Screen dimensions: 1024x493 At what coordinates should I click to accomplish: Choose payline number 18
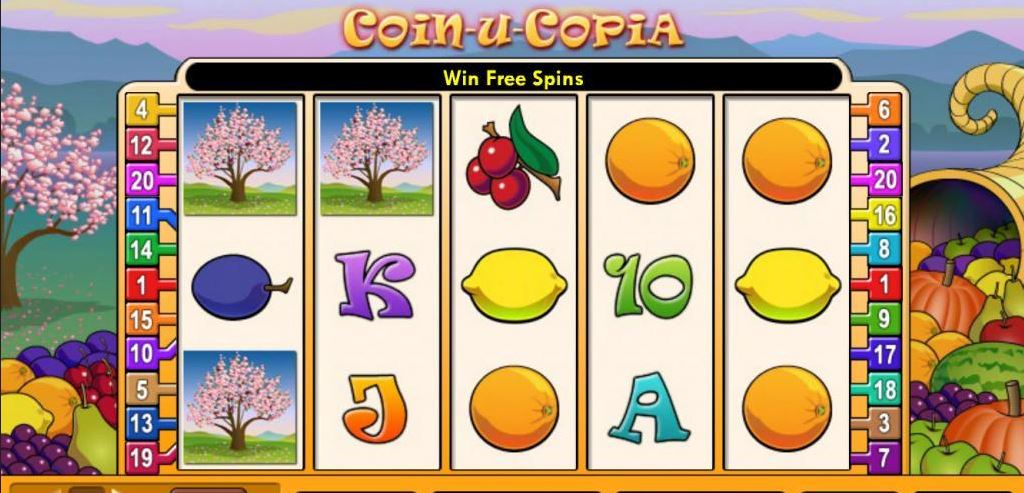[x=884, y=389]
